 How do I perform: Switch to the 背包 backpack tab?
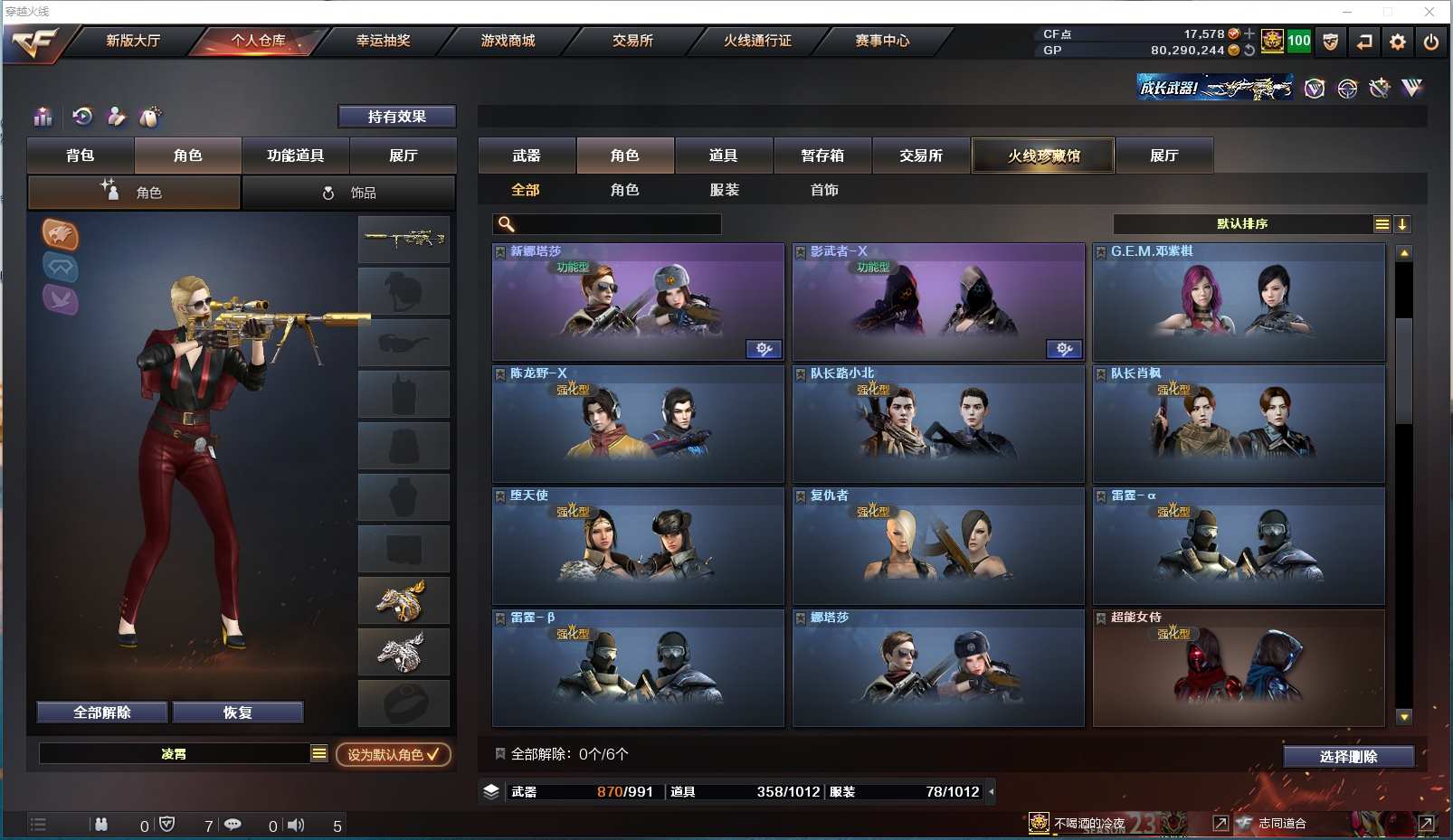click(81, 156)
